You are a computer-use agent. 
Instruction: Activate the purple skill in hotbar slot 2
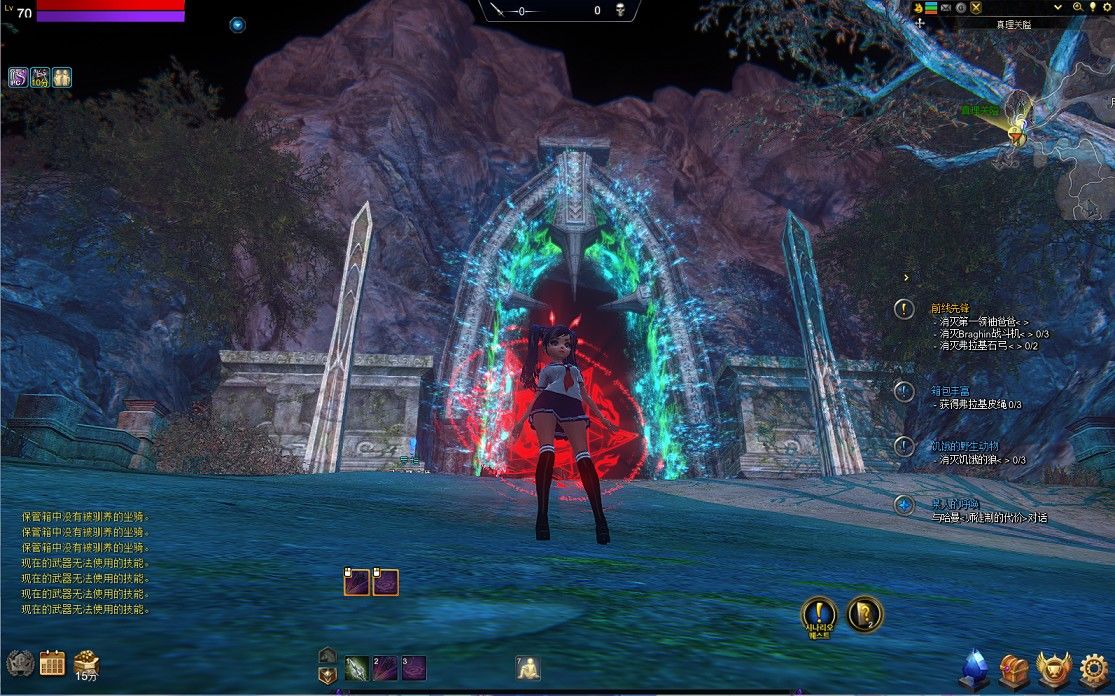click(385, 668)
